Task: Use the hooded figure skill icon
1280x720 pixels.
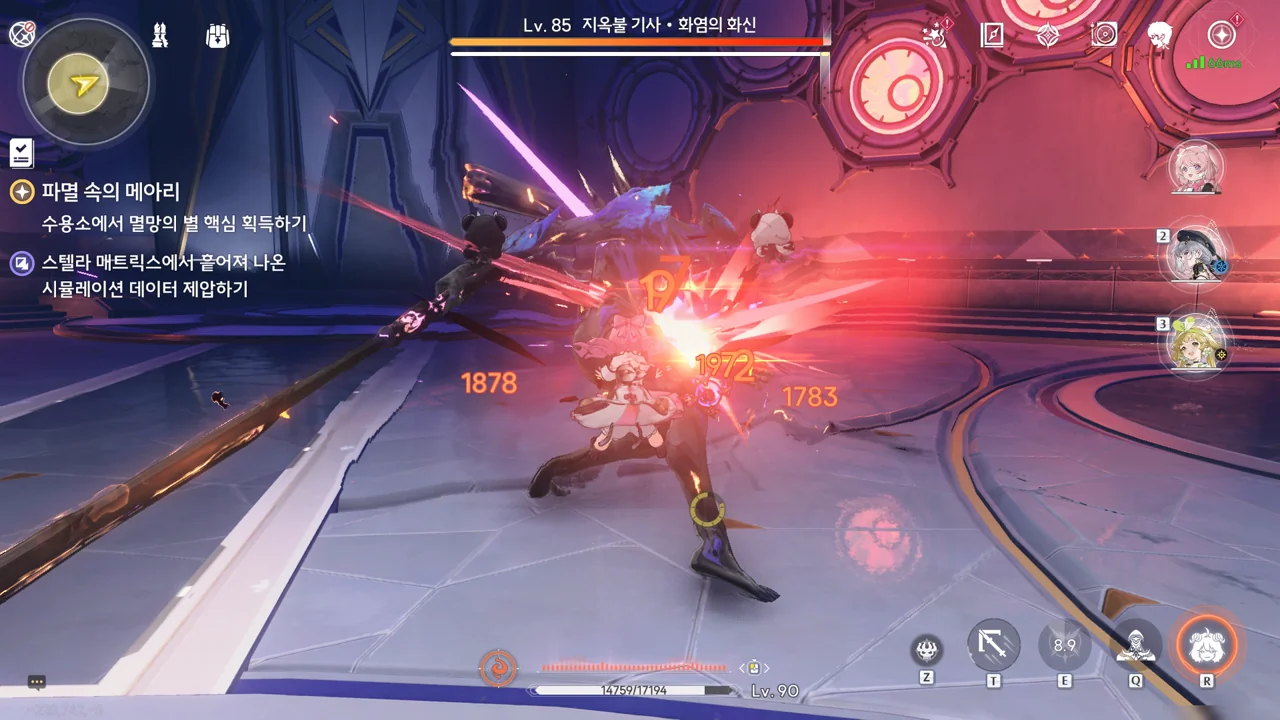Action: click(1136, 646)
